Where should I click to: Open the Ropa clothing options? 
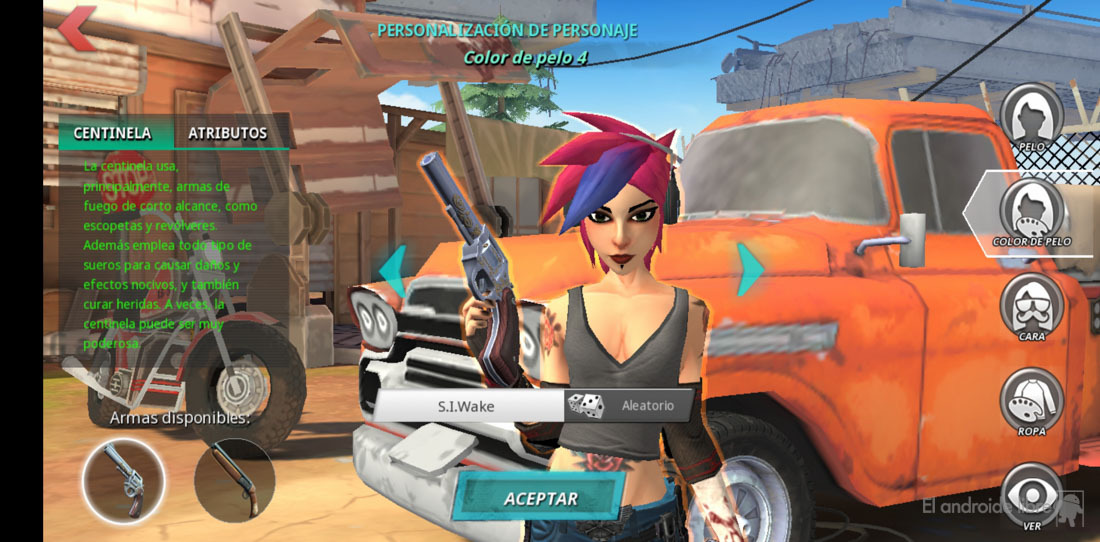[1031, 398]
